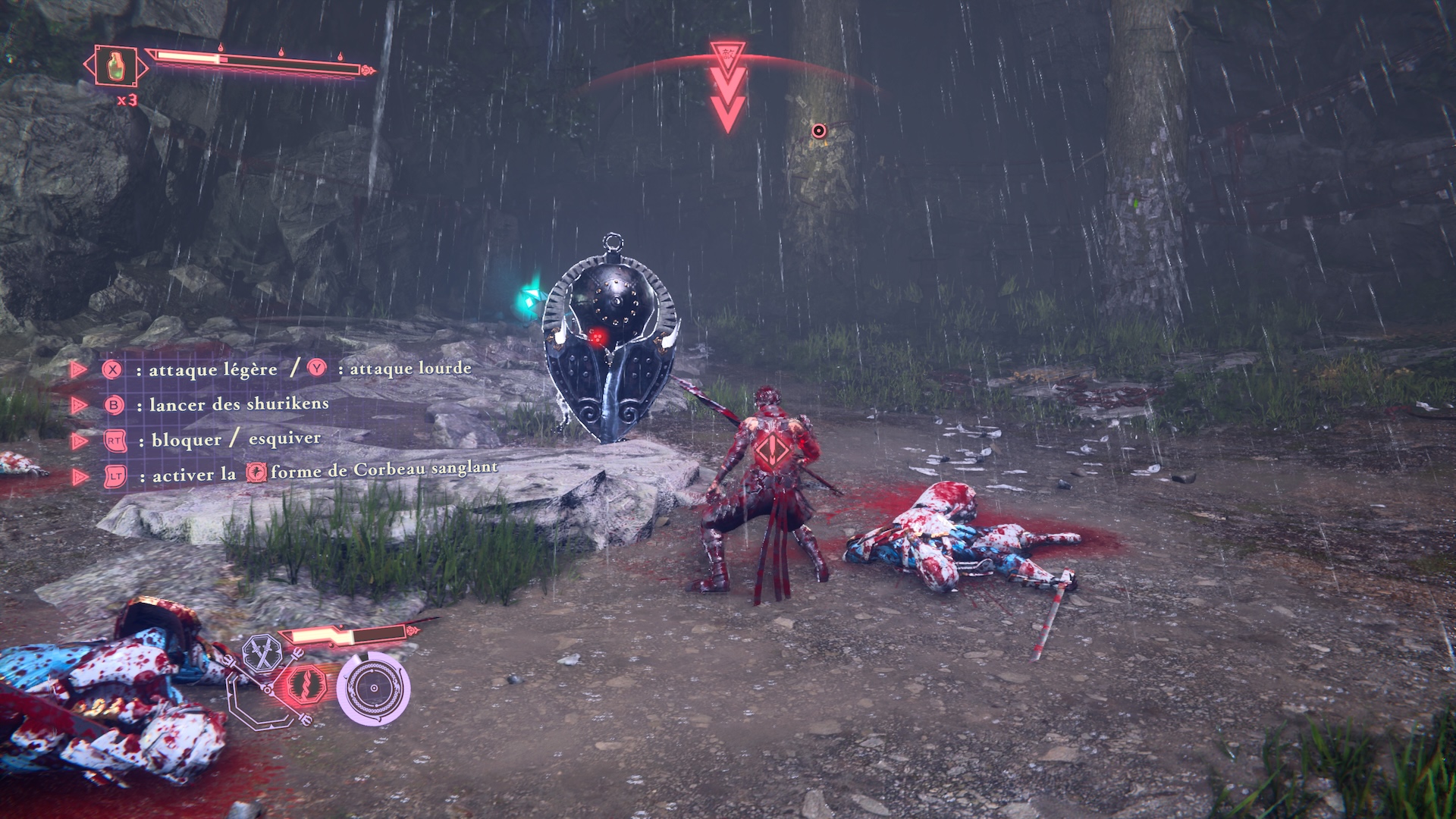Click the purple circular dragon ring gauge
This screenshot has height=819, width=1456.
point(373,688)
